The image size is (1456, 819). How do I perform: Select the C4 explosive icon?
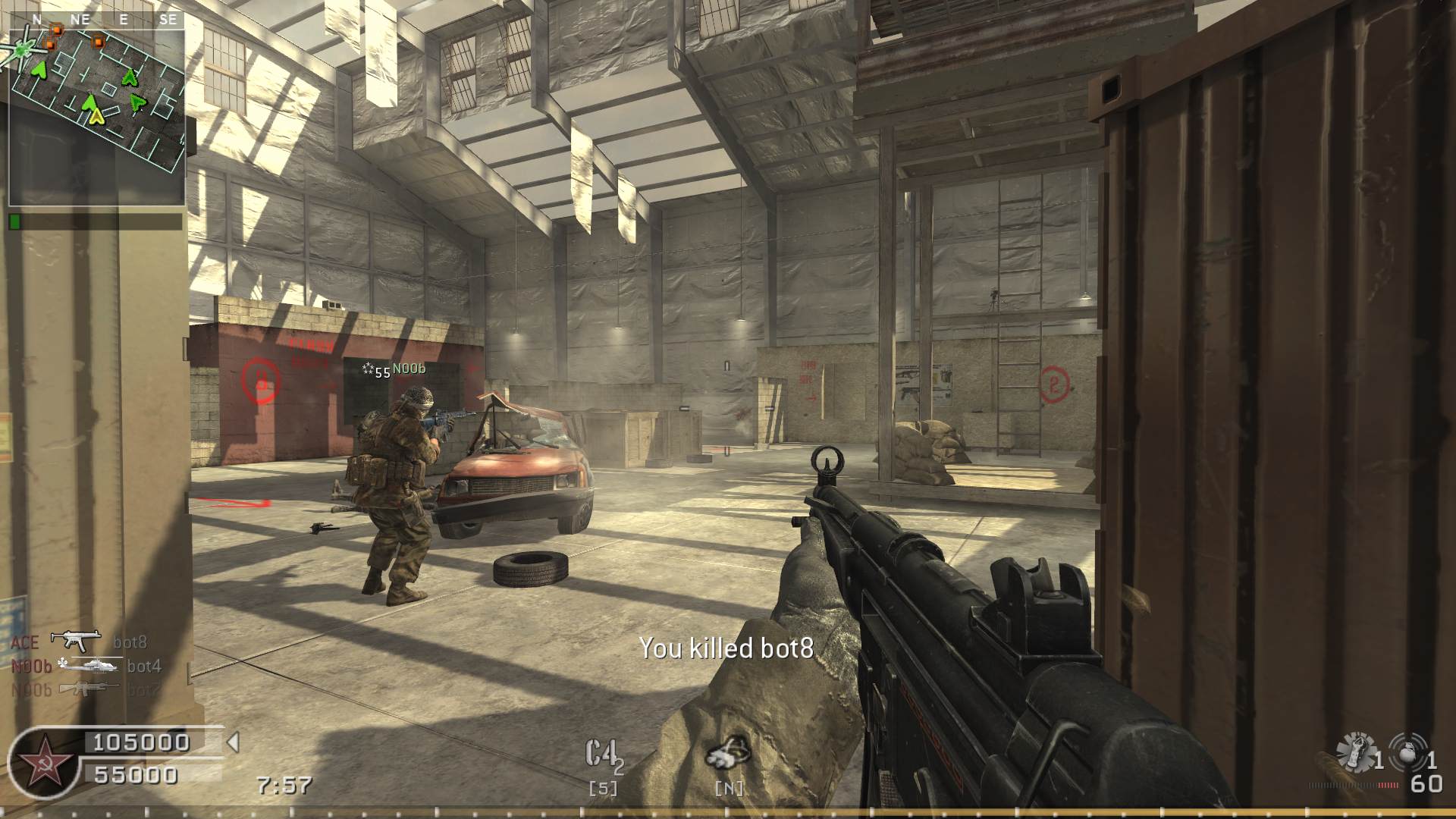click(604, 755)
